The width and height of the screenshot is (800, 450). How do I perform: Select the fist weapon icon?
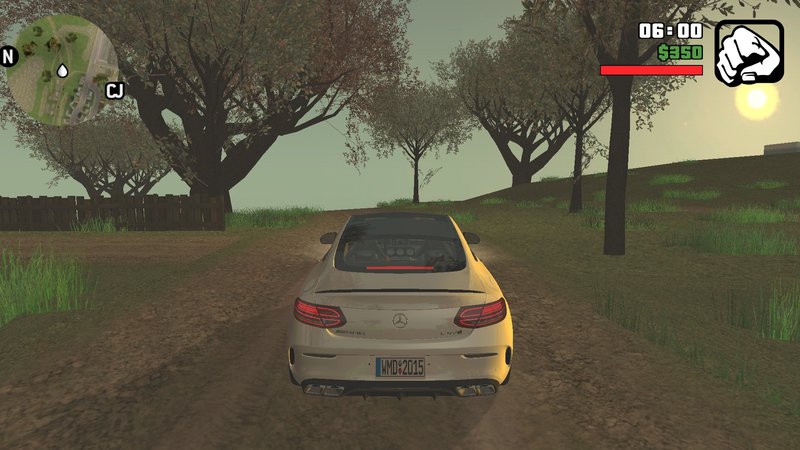tap(747, 50)
